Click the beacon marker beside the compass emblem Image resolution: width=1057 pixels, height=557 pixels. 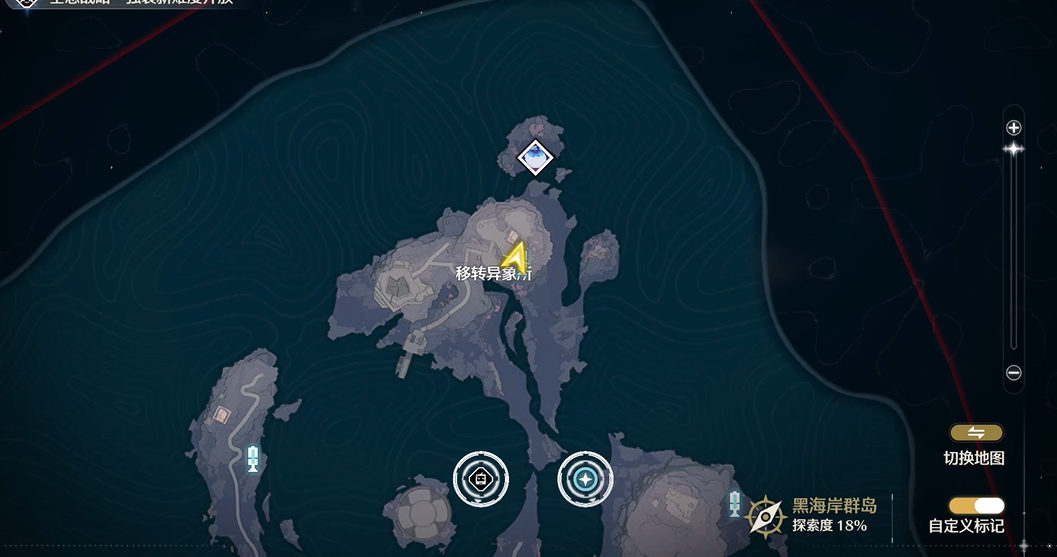[735, 505]
